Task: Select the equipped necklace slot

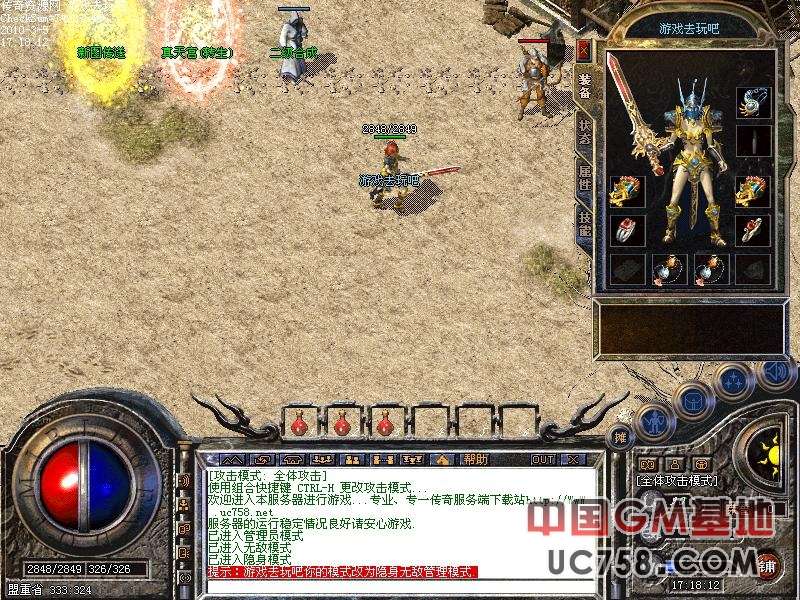Action: click(753, 101)
